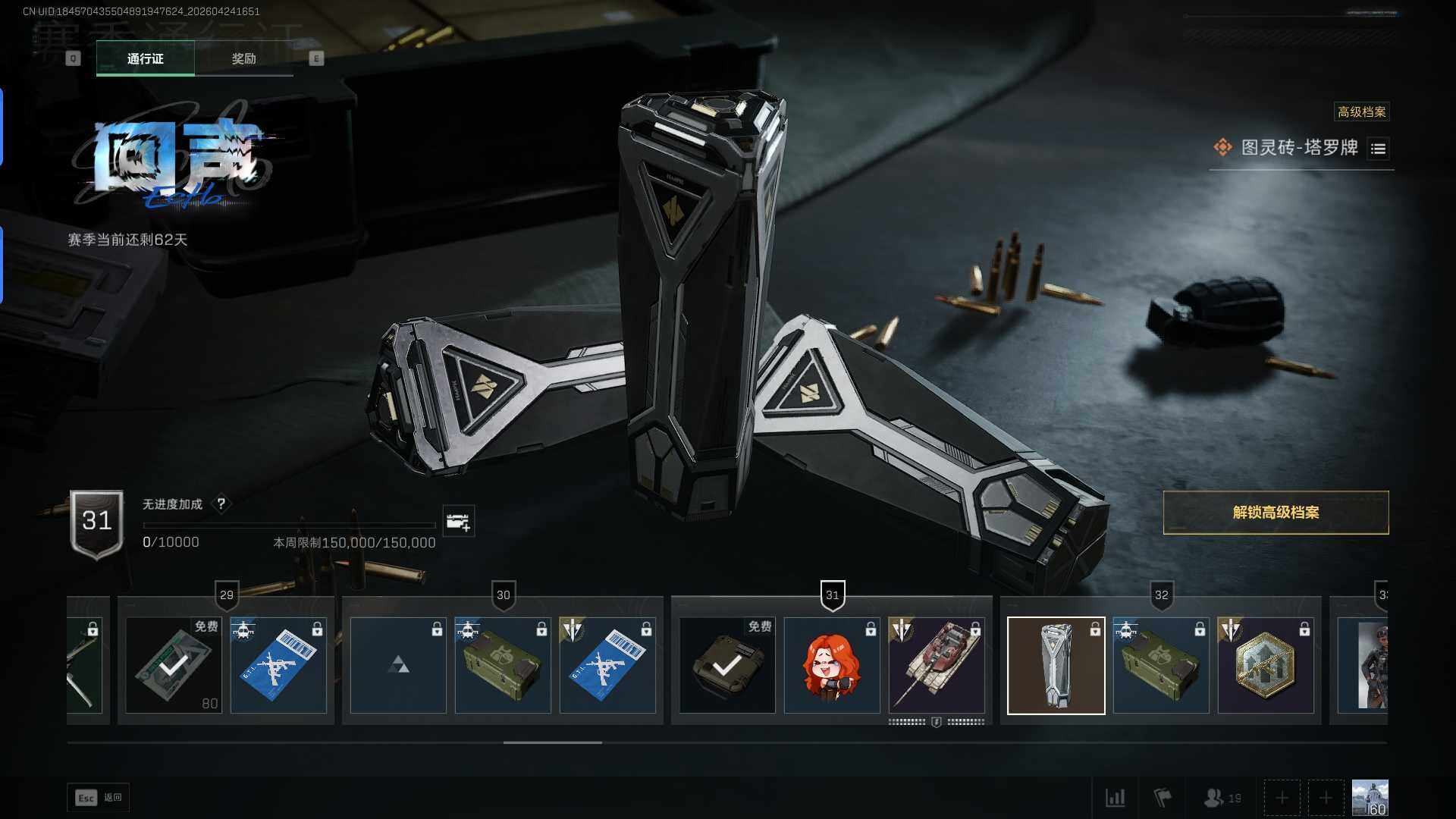Open the bar chart statistics icon
Image resolution: width=1456 pixels, height=819 pixels.
coord(1115,798)
